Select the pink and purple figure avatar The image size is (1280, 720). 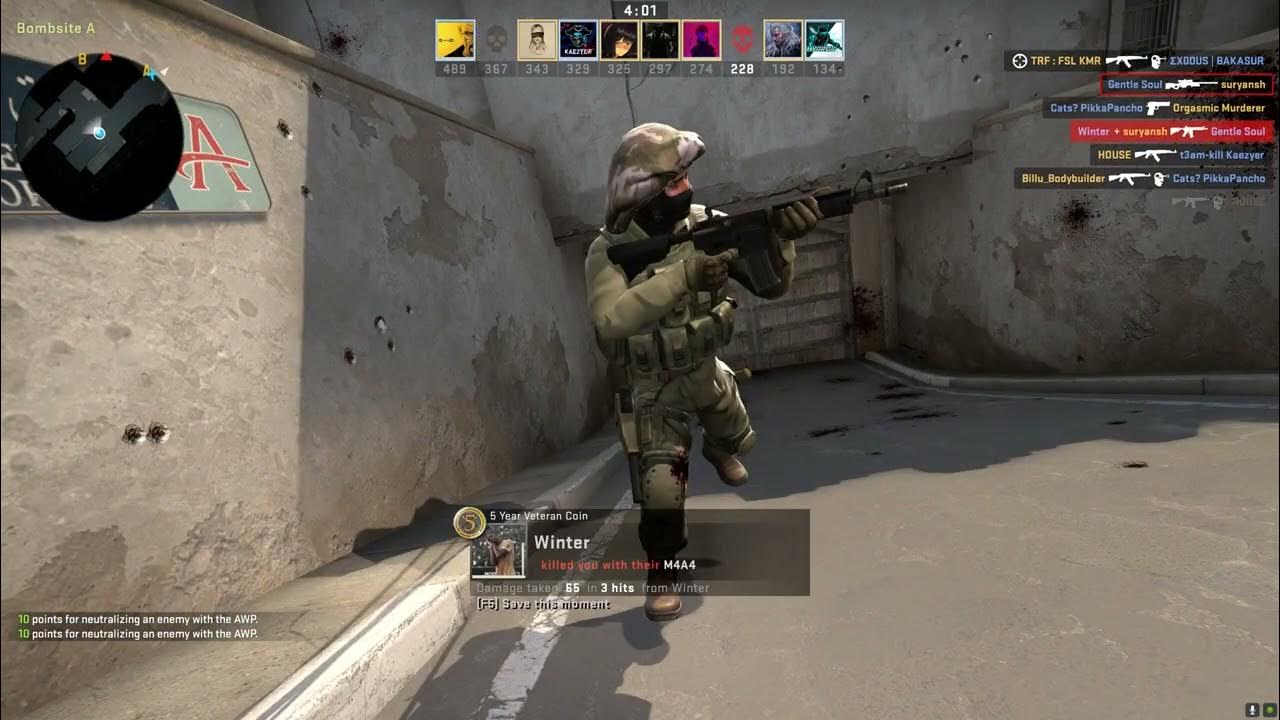701,40
